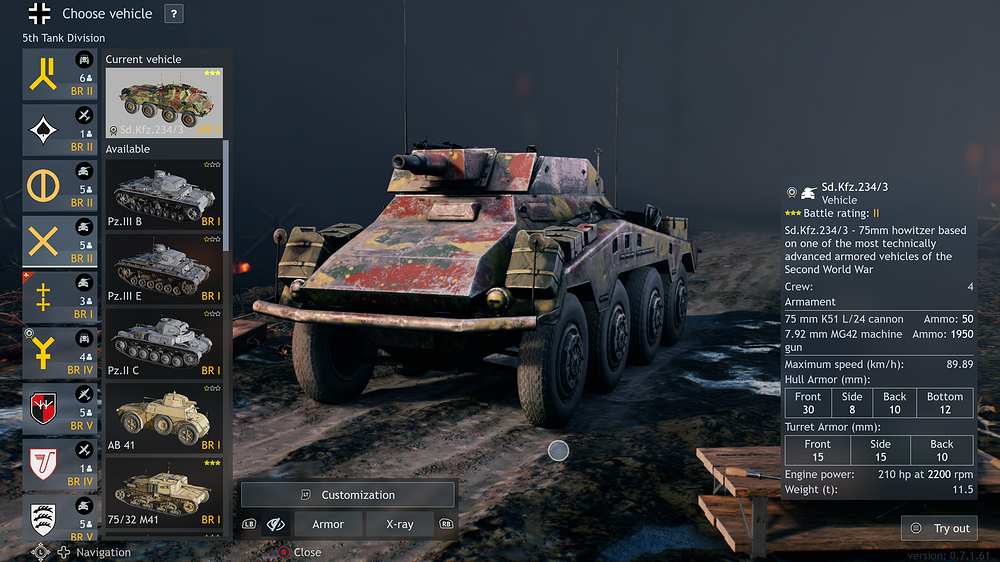
Task: Open the help question mark button
Action: click(174, 14)
